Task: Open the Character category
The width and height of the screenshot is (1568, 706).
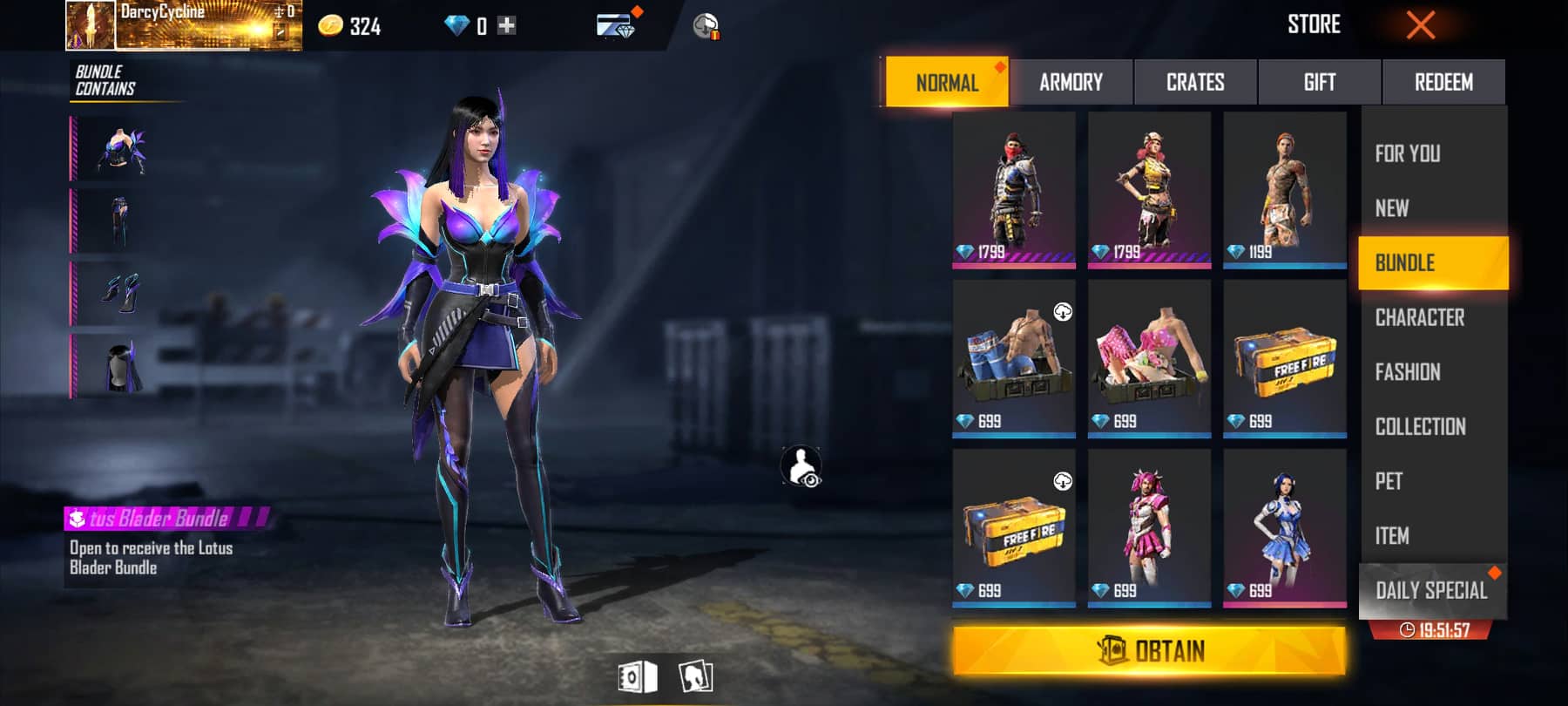Action: pos(1419,317)
